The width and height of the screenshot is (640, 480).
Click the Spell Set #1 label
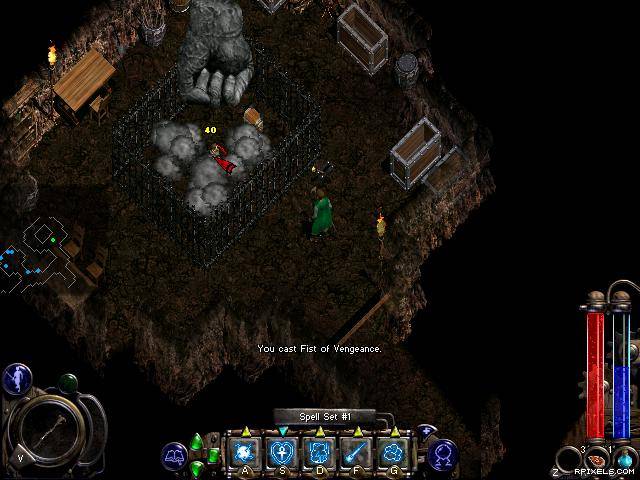click(x=323, y=416)
